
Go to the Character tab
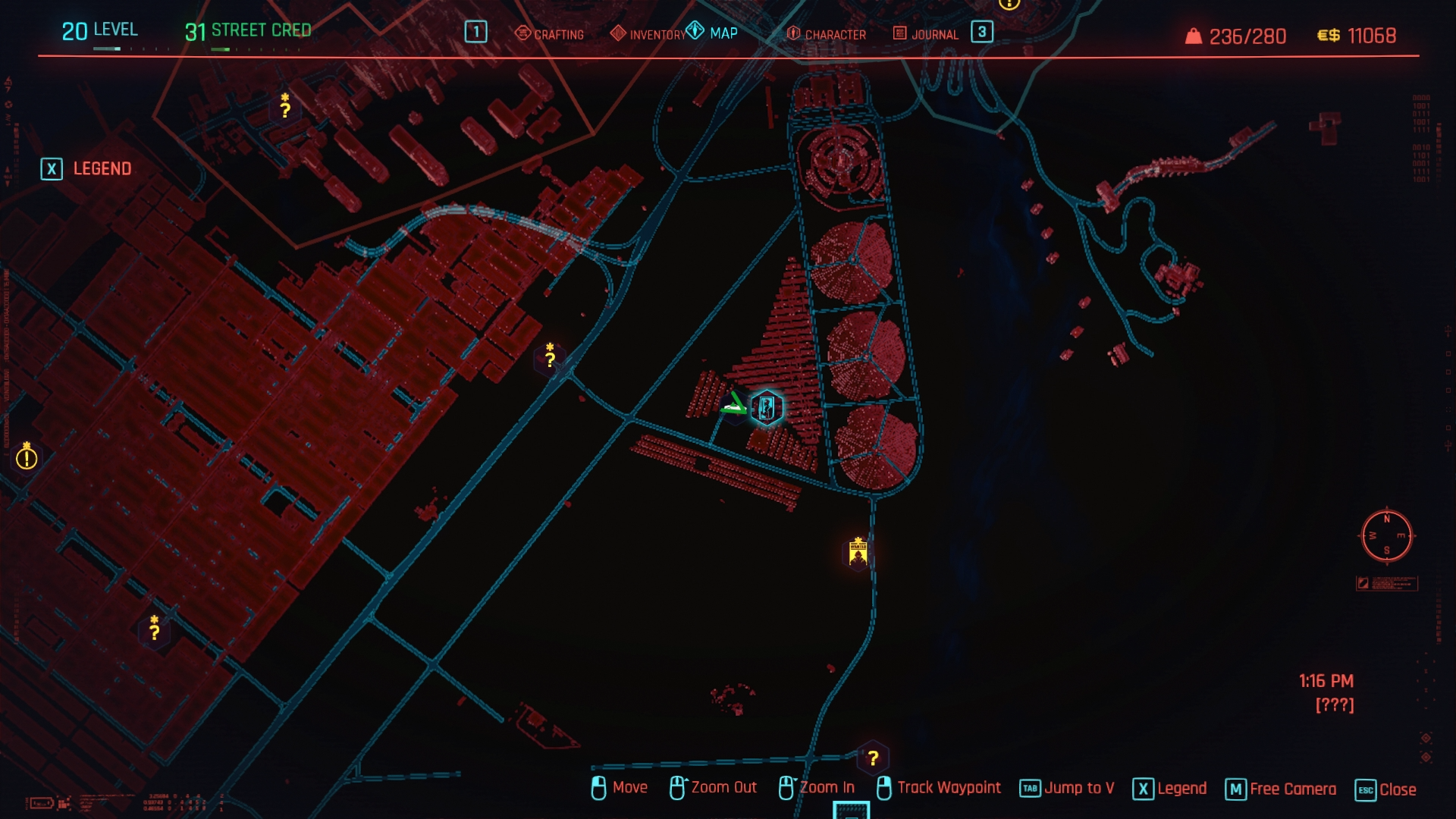tap(827, 34)
